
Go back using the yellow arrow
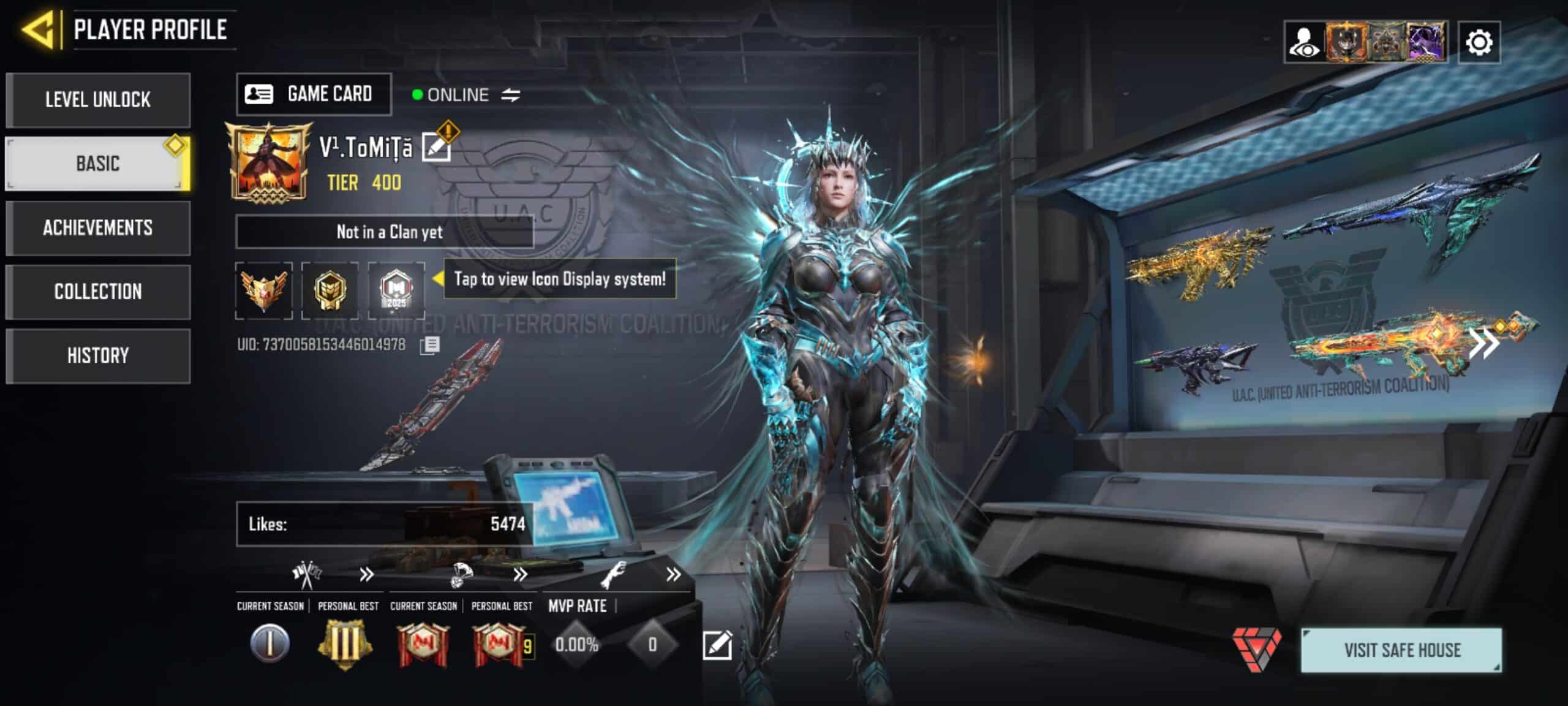click(39, 29)
